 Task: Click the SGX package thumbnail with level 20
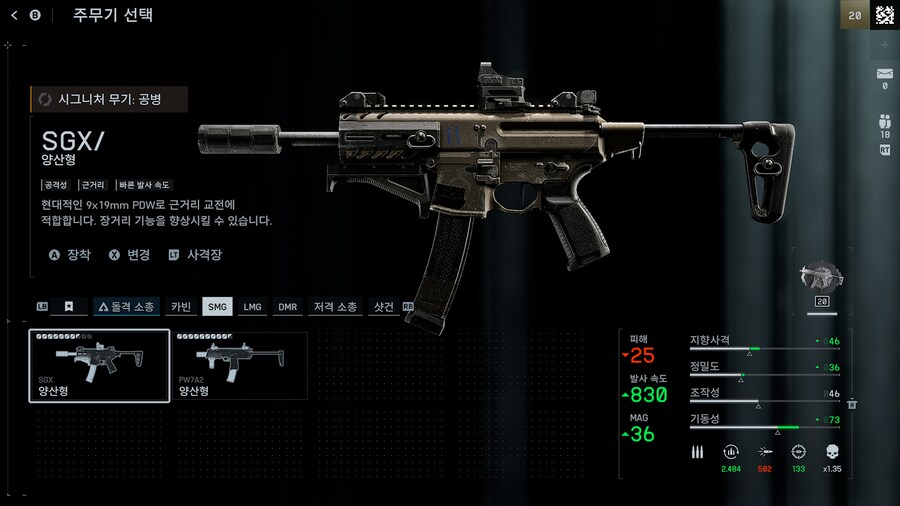pyautogui.click(x=823, y=282)
